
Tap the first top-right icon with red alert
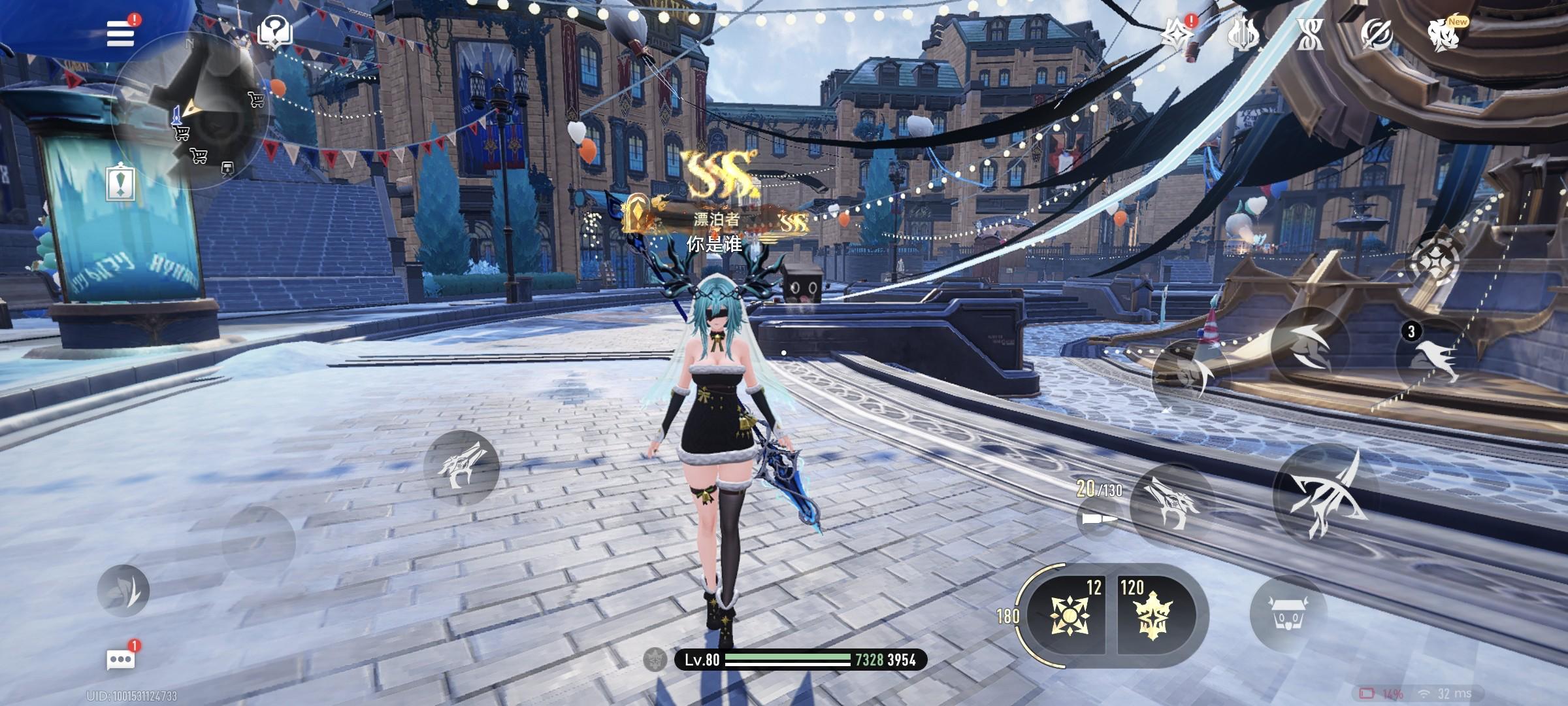coord(1177,33)
